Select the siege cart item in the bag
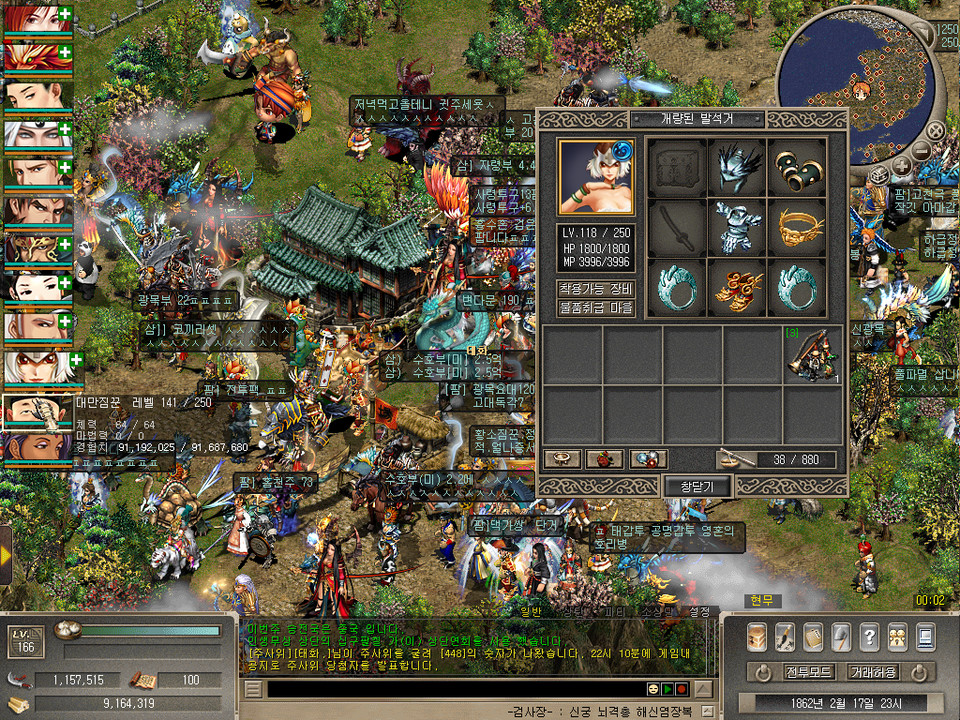 coord(812,355)
